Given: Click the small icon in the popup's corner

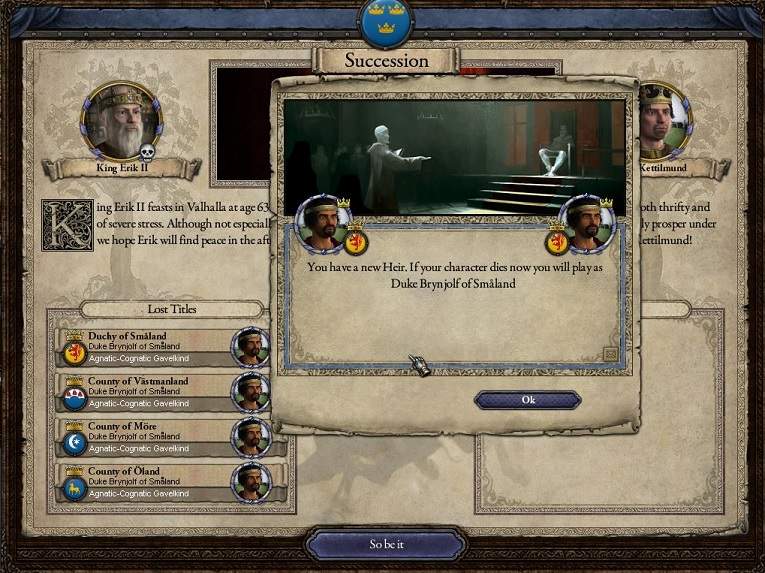Looking at the screenshot, I should coord(610,353).
